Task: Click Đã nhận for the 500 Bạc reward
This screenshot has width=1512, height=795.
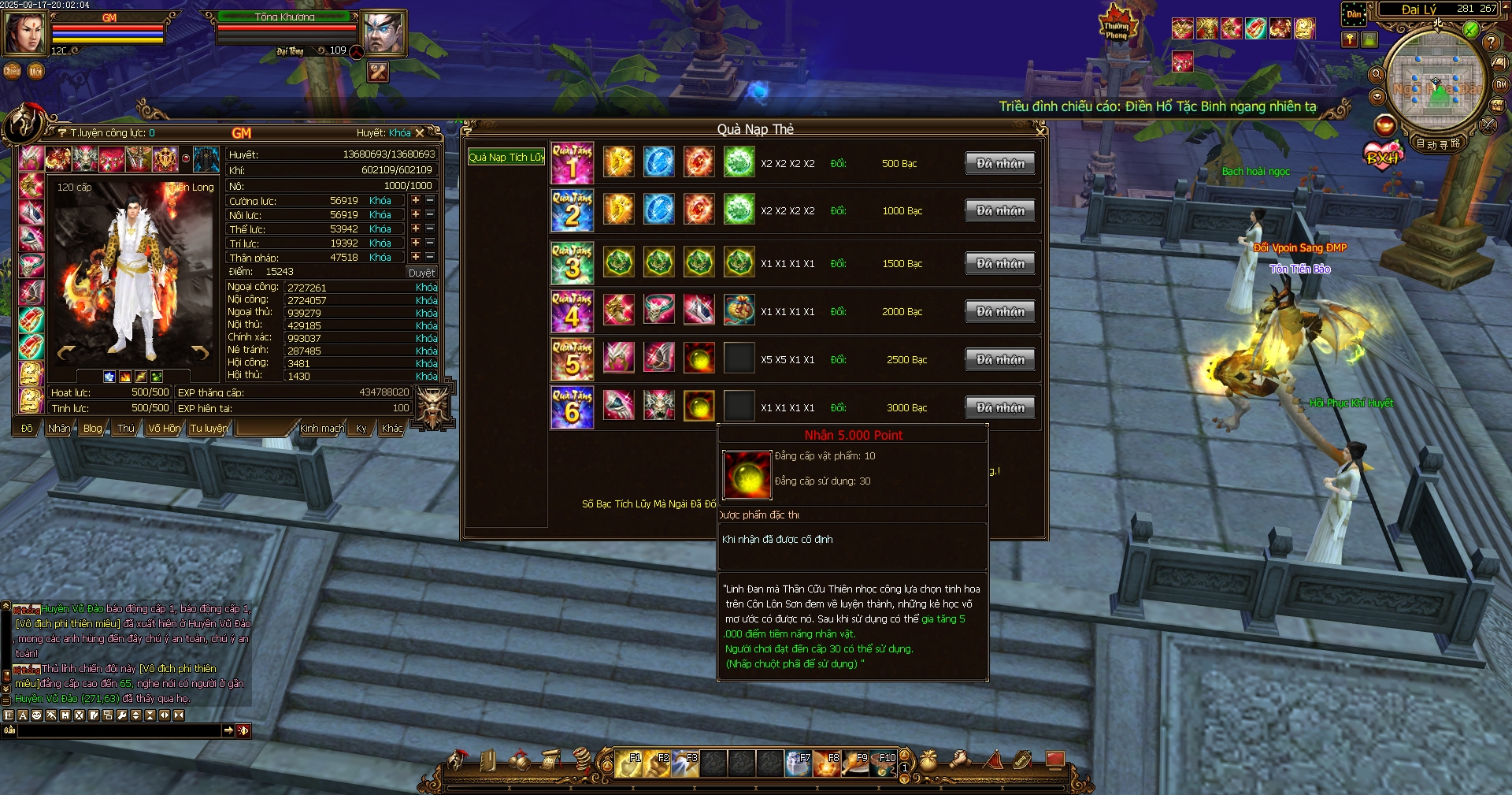Action: 1000,164
